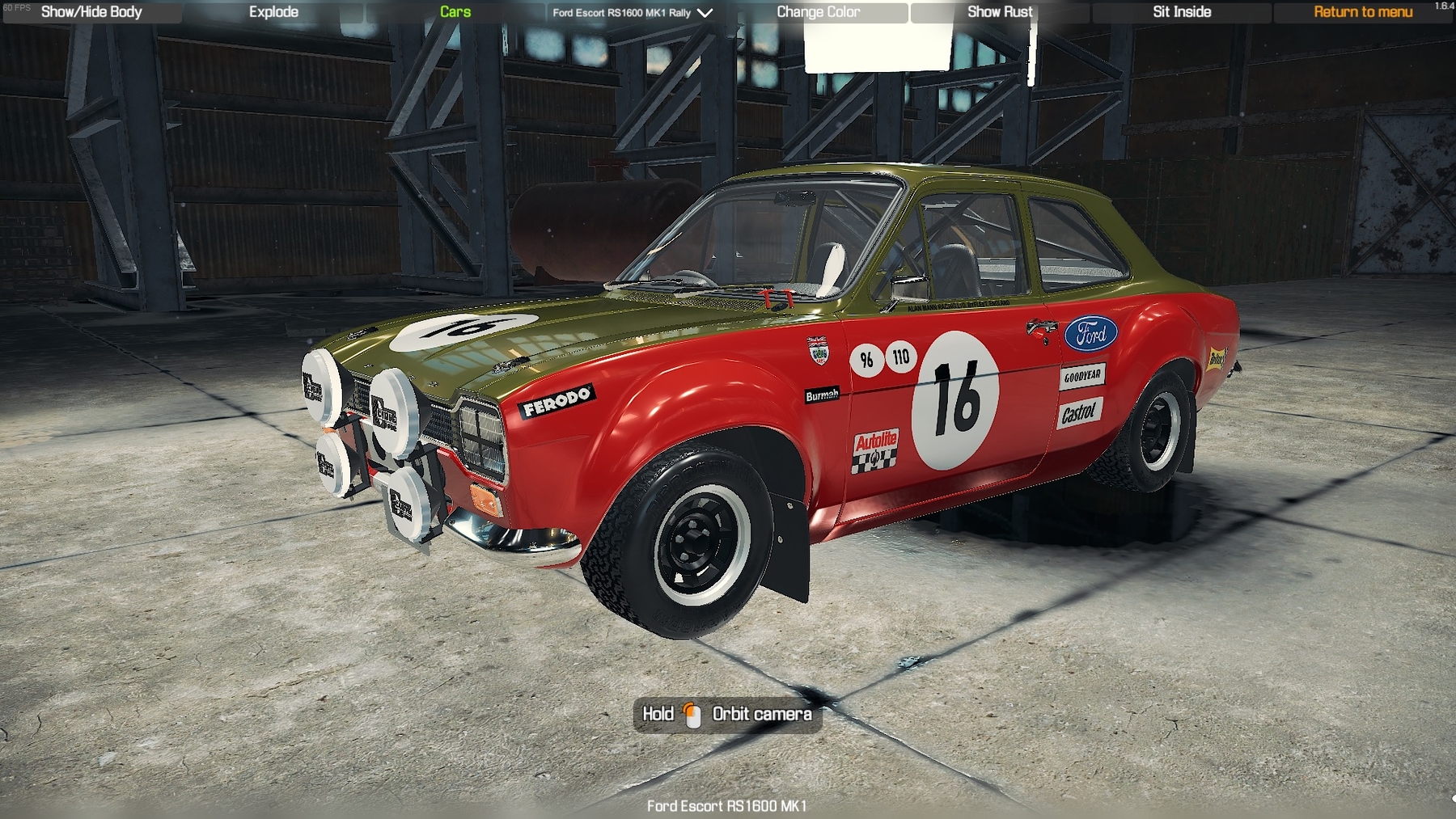Toggle the Show/Hide Body button
This screenshot has width=1456, height=819.
pos(91,12)
